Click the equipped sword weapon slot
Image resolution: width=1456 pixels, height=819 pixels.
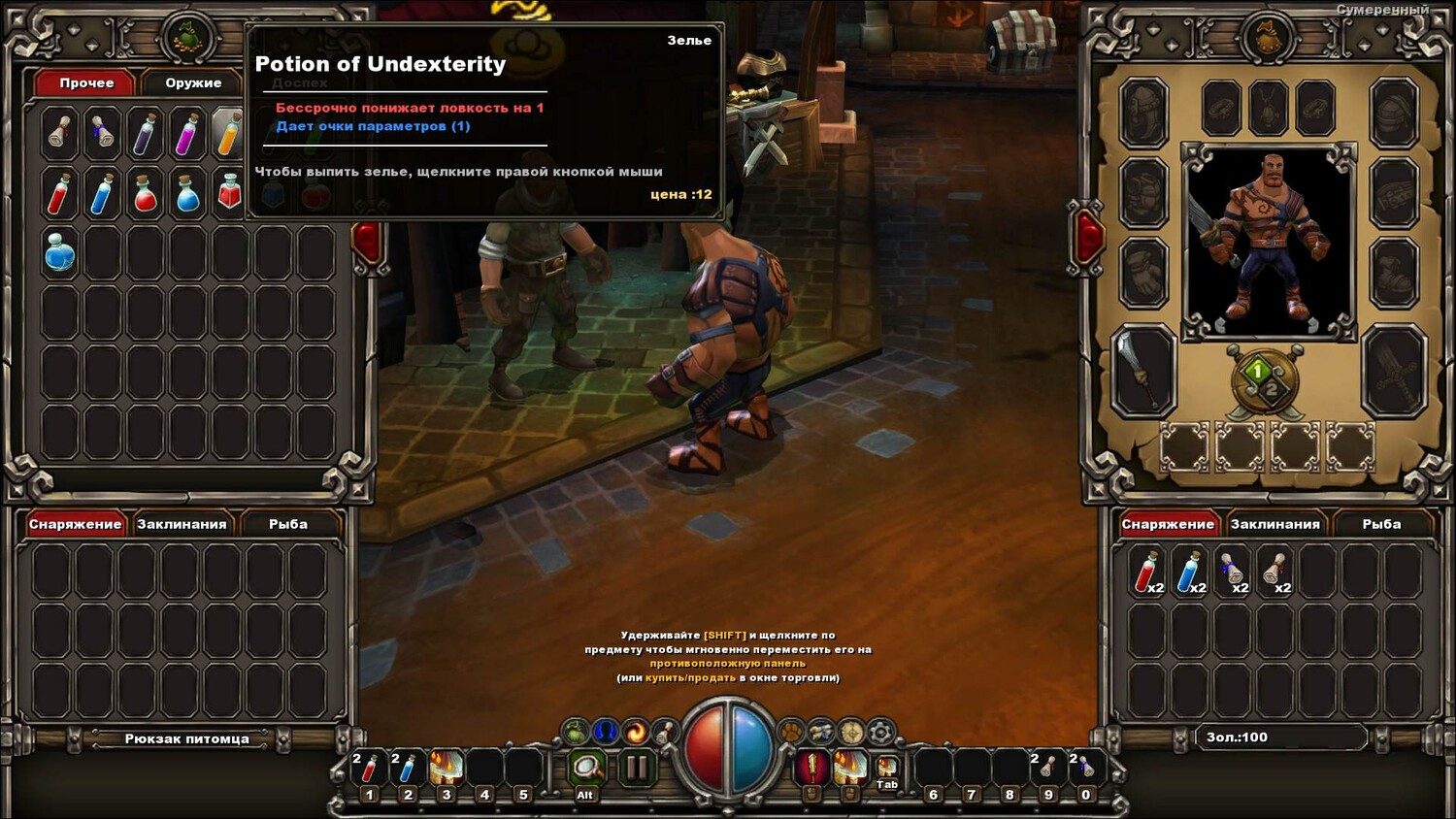(x=1143, y=372)
